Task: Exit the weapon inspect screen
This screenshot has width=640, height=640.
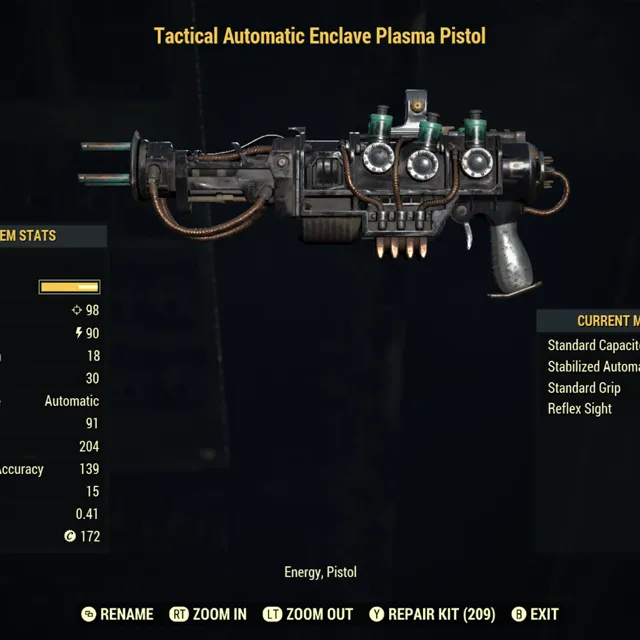Action: [535, 614]
